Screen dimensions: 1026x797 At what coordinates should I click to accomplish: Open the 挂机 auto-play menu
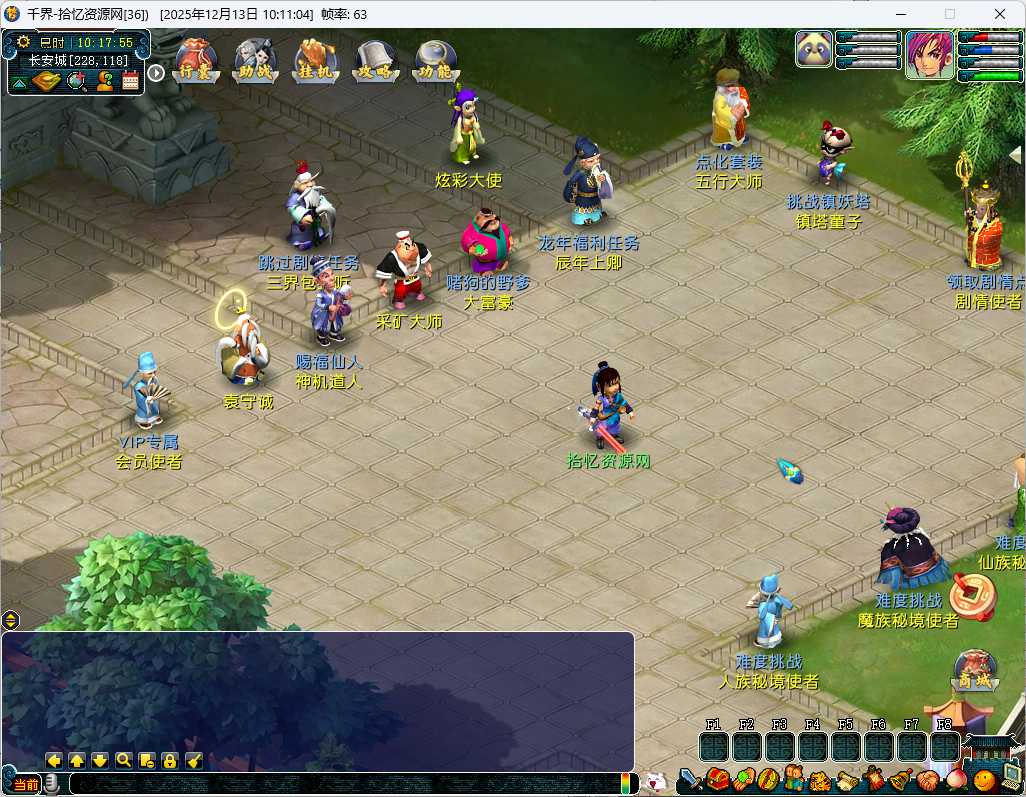click(x=315, y=61)
